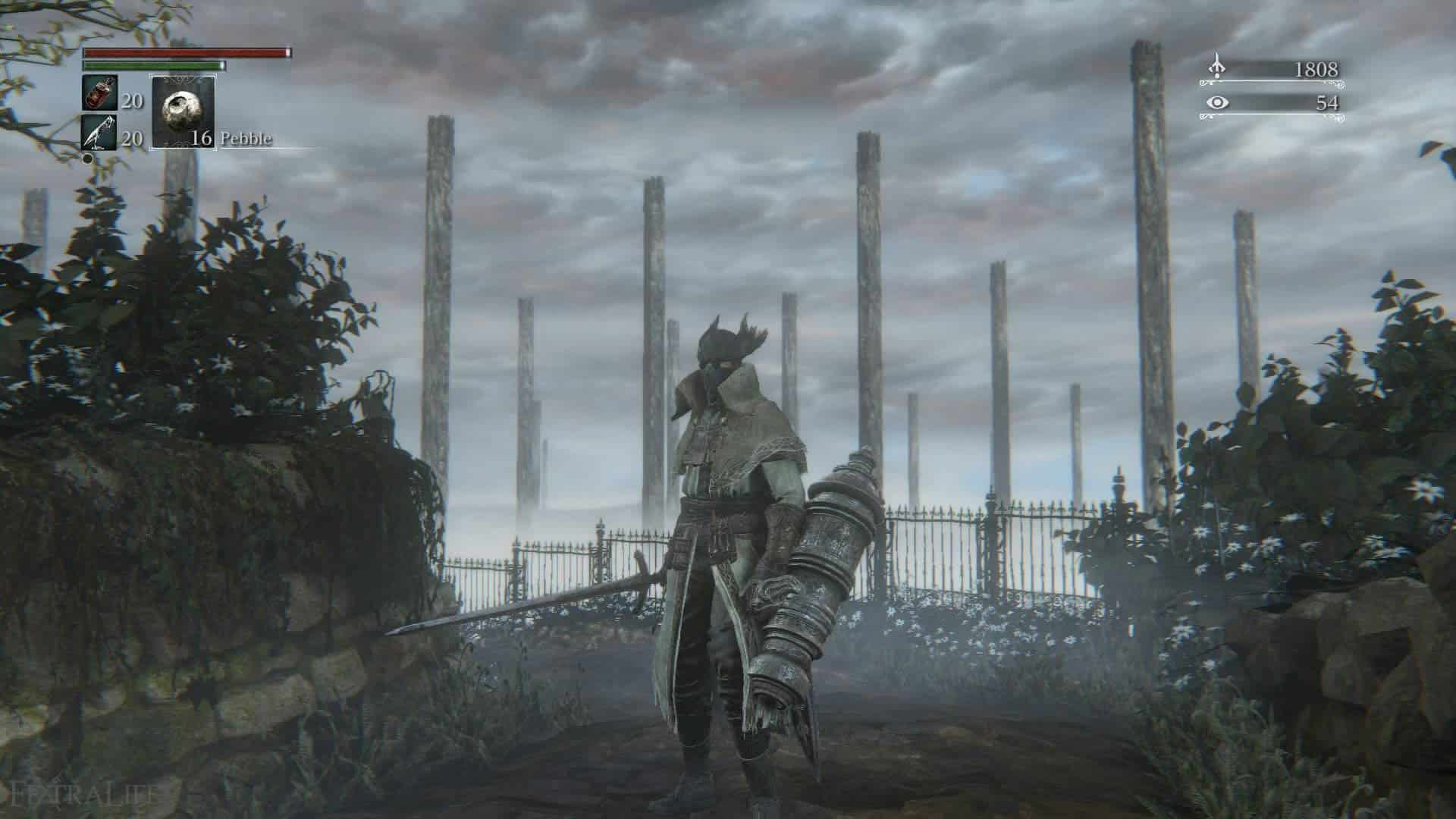Click the white tip marker on the stamina bar
Viewport: 1456px width, 819px height.
(x=221, y=66)
